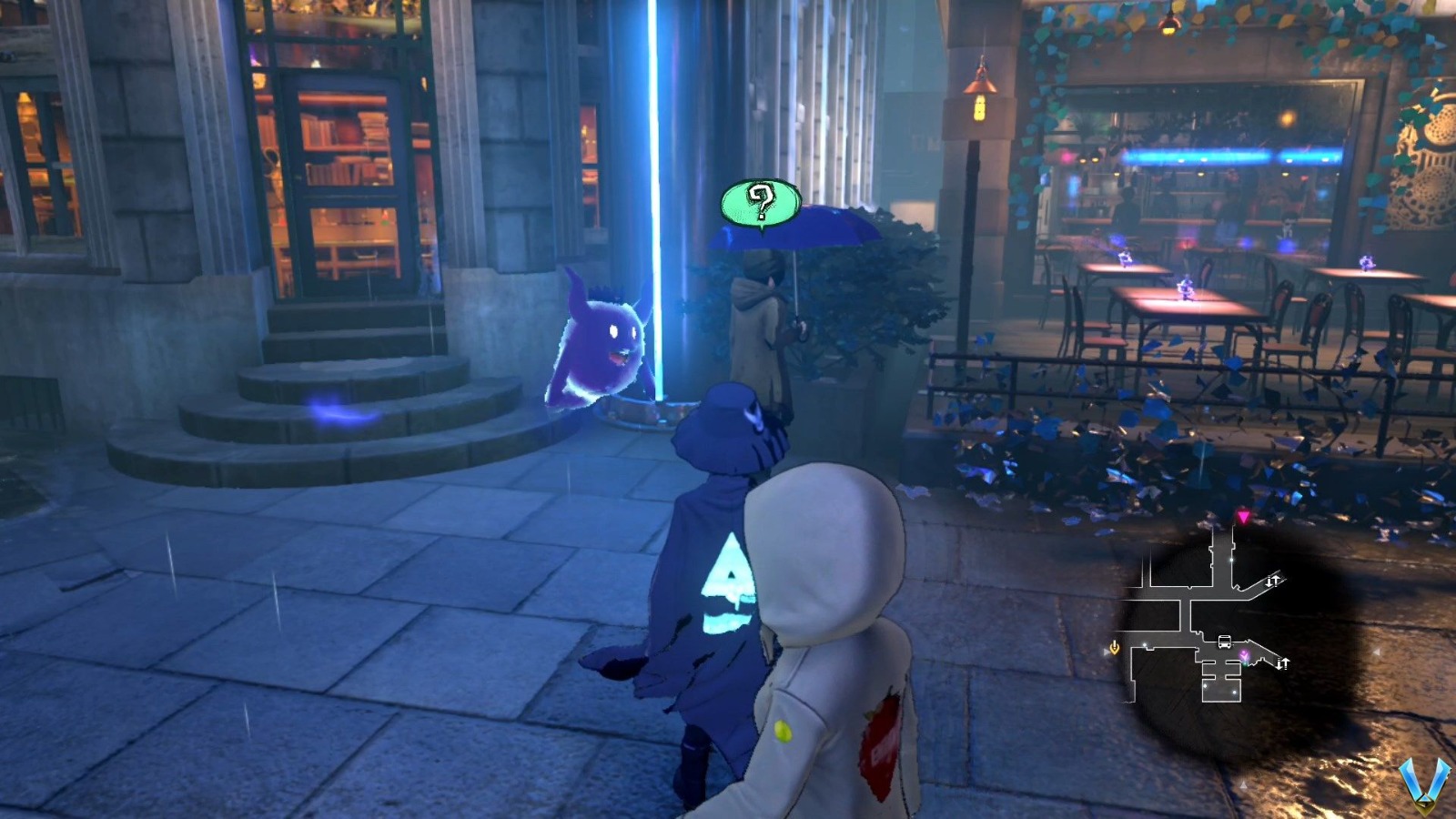This screenshot has width=1456, height=819.
Task: Click the lantern lamp above the cafe entrance
Action: (x=981, y=96)
